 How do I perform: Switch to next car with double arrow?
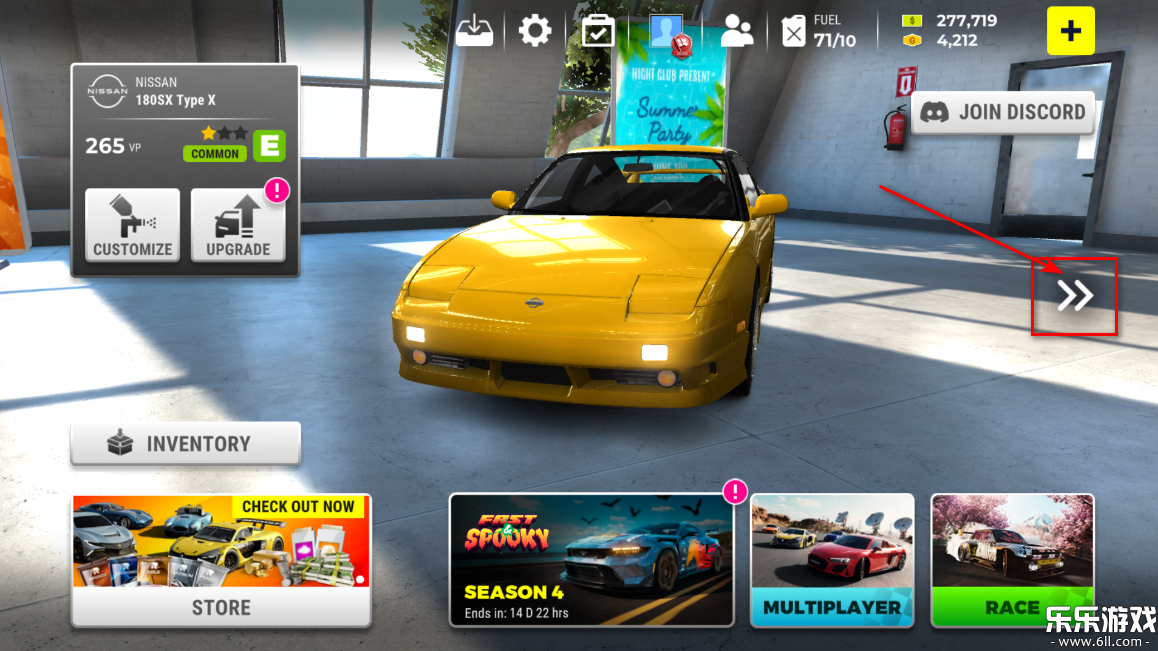pyautogui.click(x=1075, y=296)
